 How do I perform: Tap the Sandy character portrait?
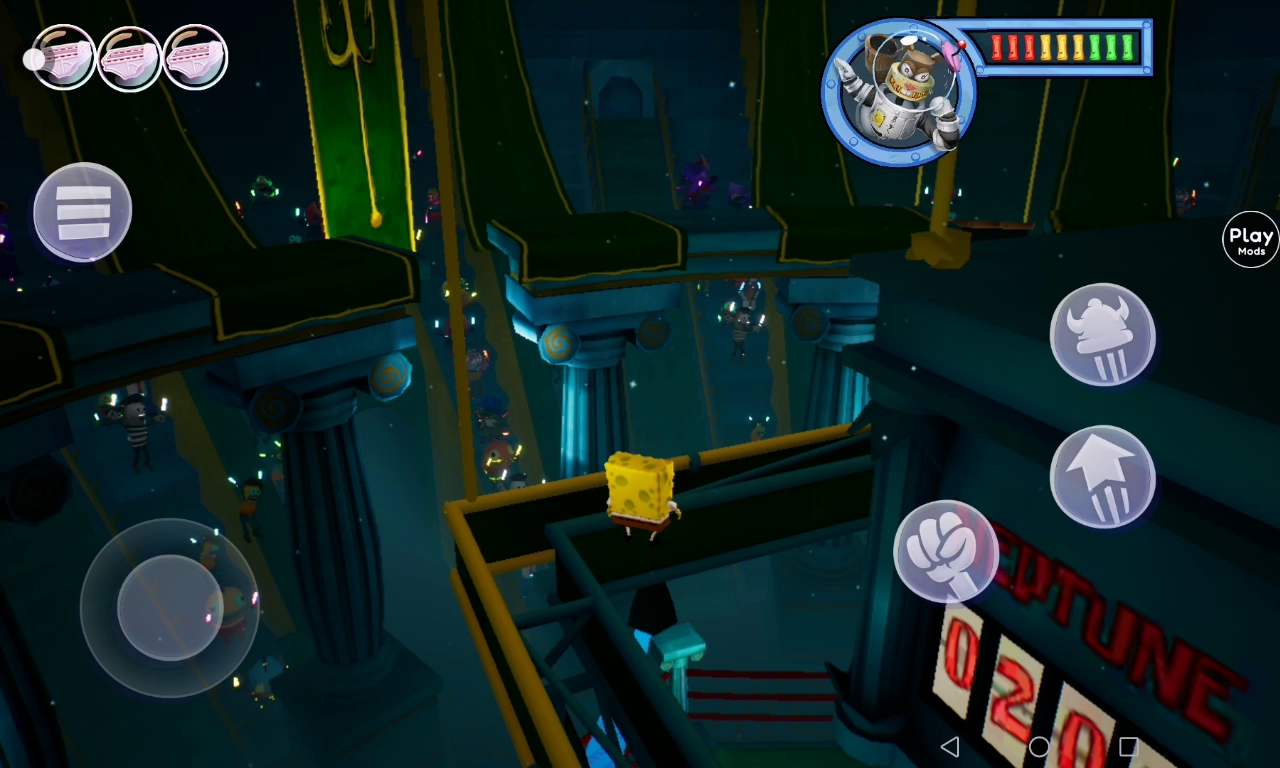pyautogui.click(x=899, y=92)
